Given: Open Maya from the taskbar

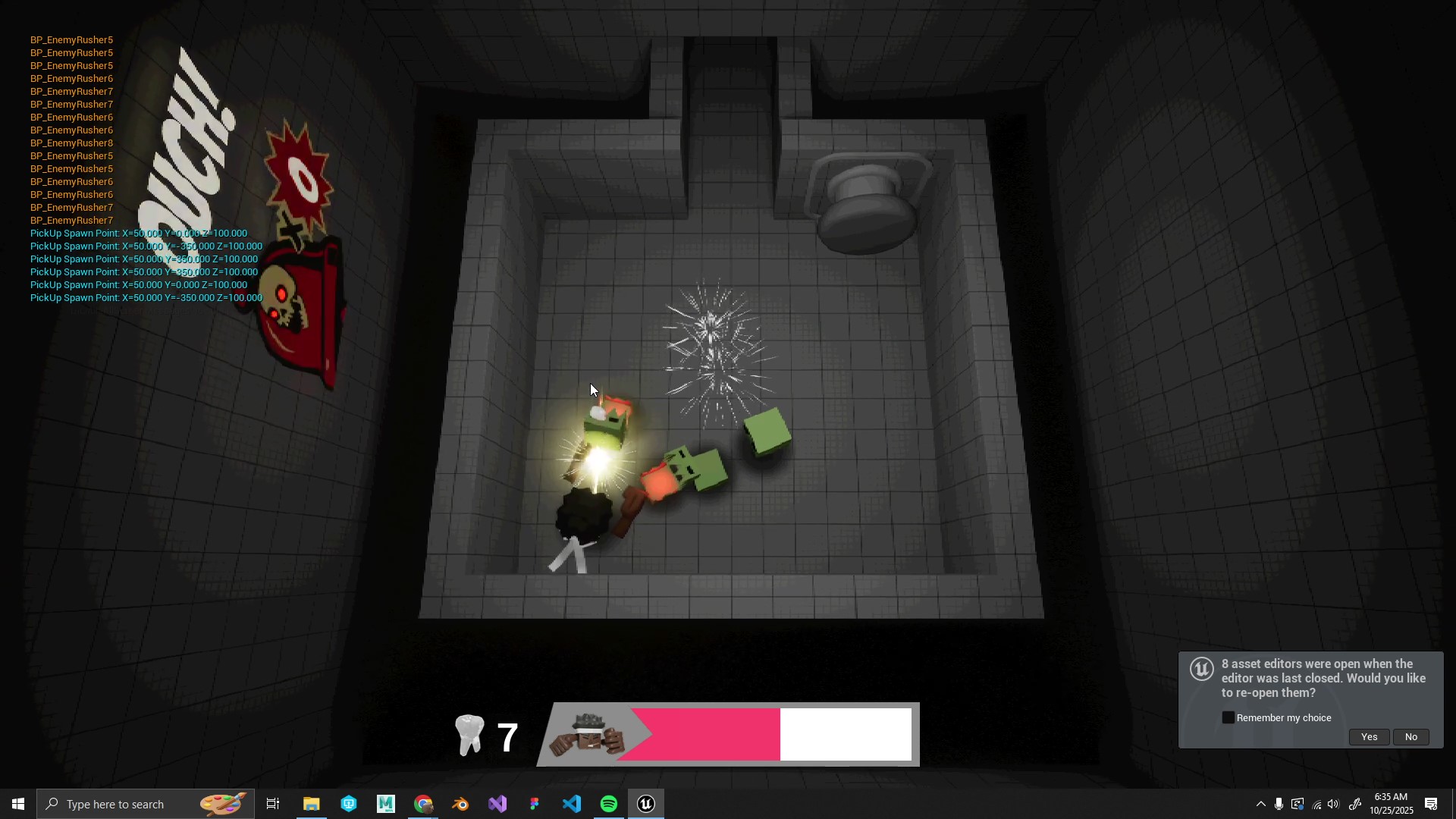Looking at the screenshot, I should point(385,803).
